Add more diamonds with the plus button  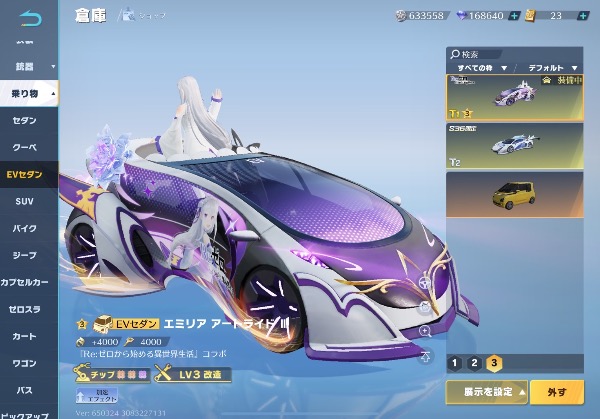tap(514, 16)
